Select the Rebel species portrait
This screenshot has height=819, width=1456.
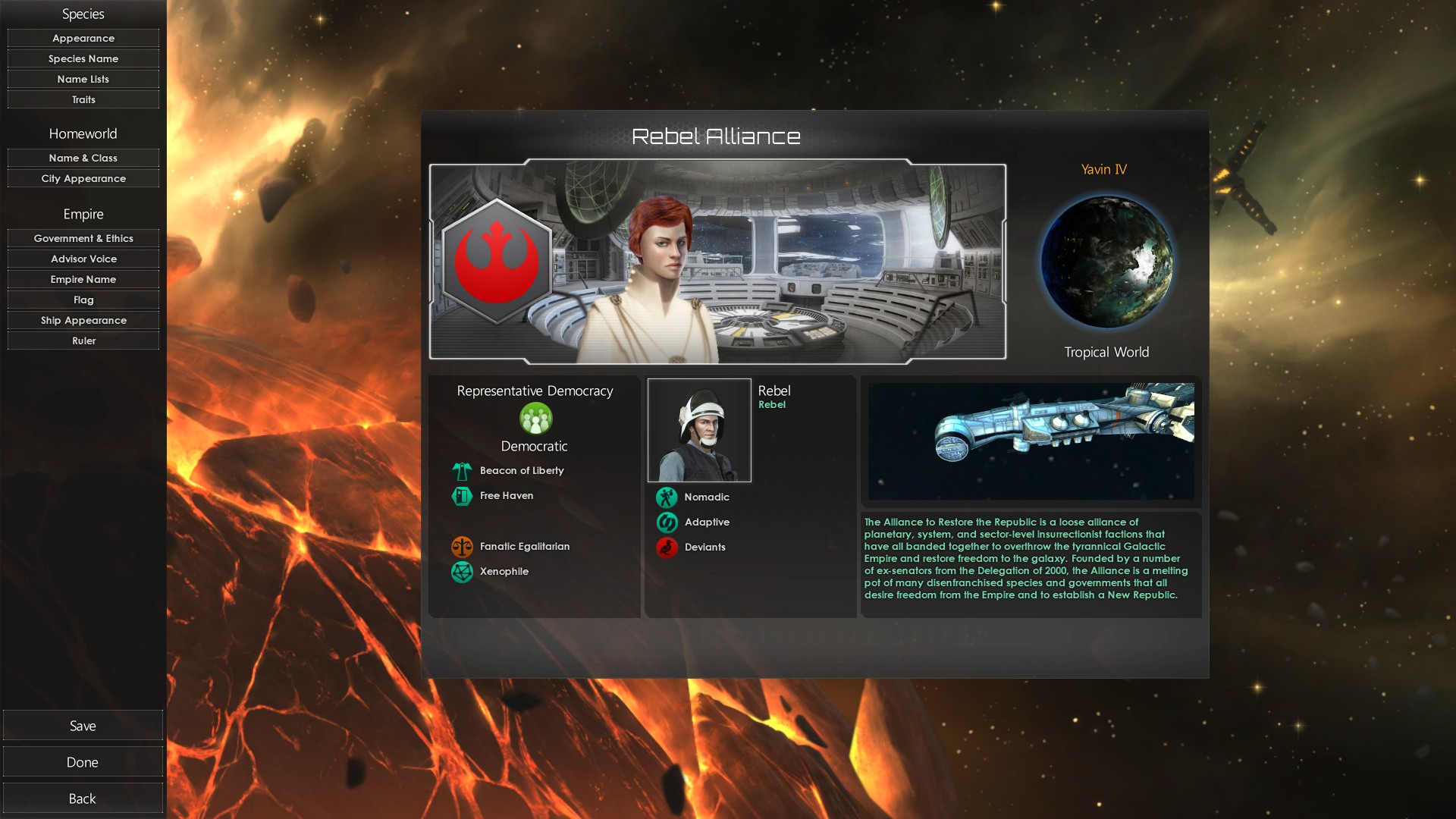pyautogui.click(x=699, y=430)
